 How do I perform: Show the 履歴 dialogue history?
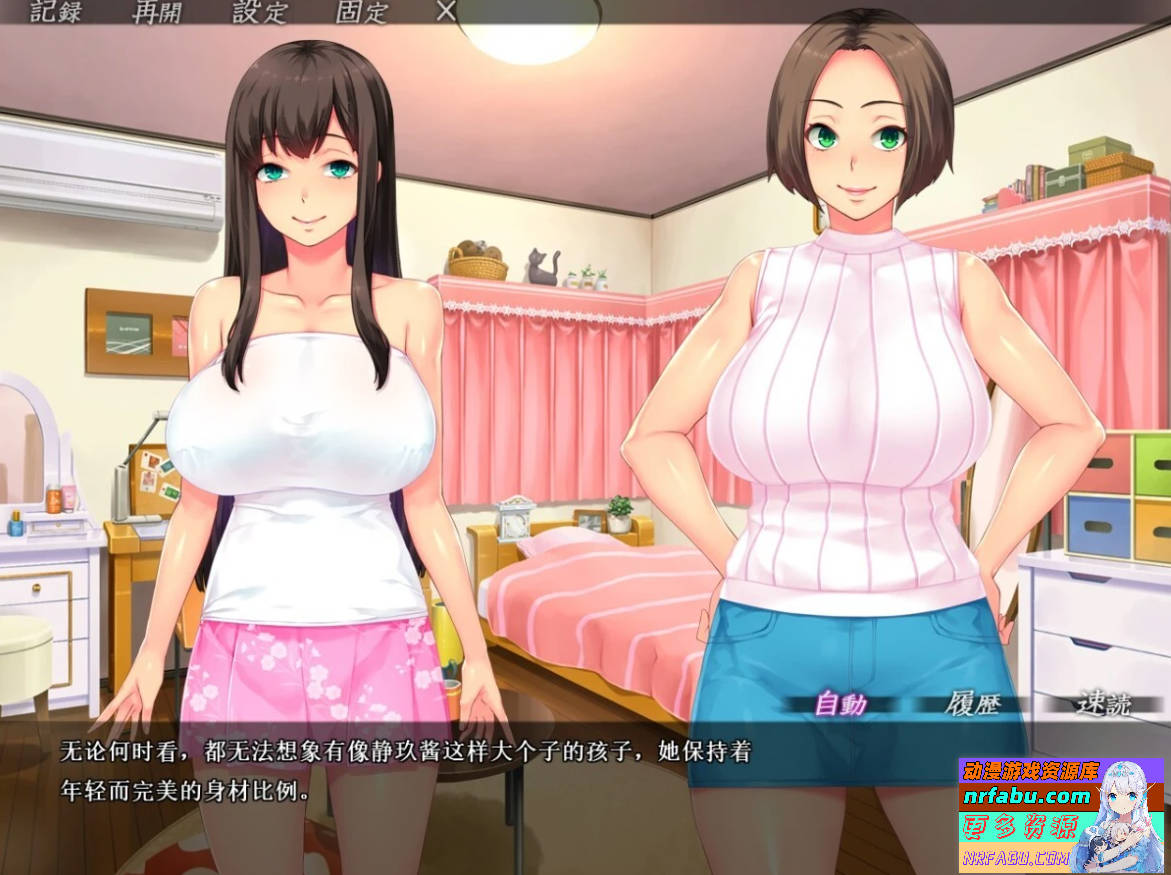point(972,704)
